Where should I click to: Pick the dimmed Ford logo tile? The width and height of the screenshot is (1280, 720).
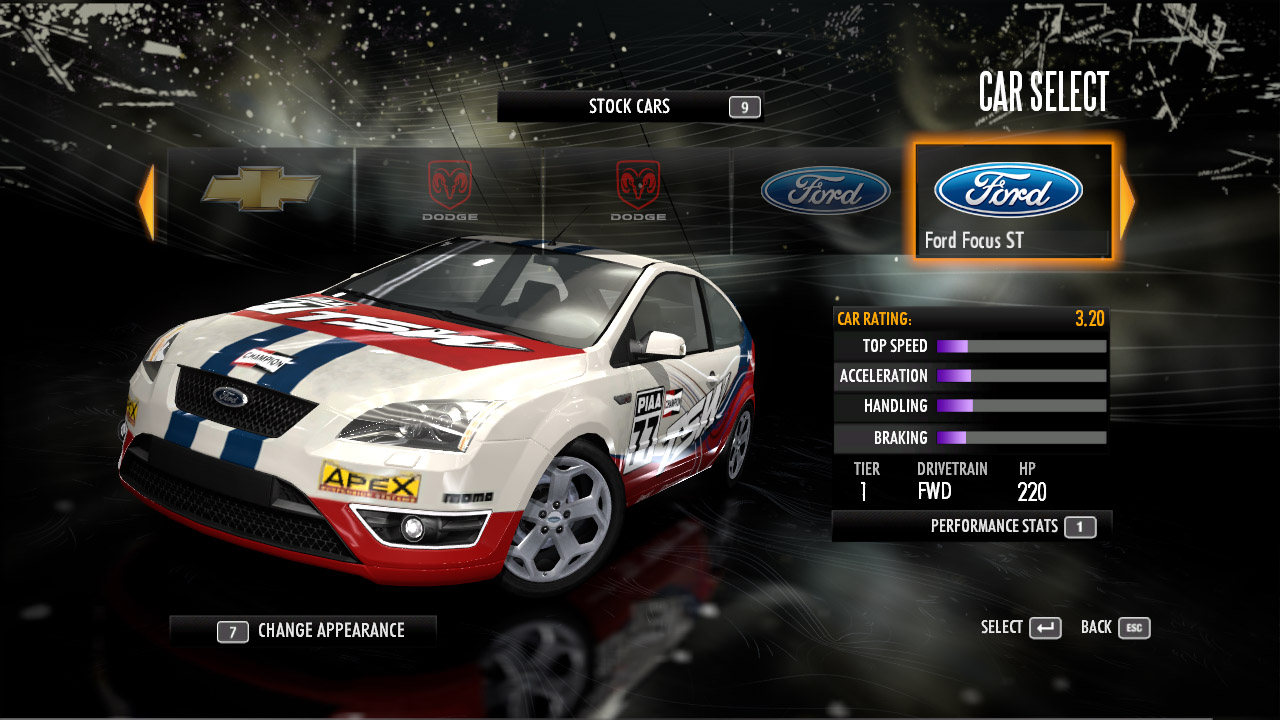click(x=825, y=191)
